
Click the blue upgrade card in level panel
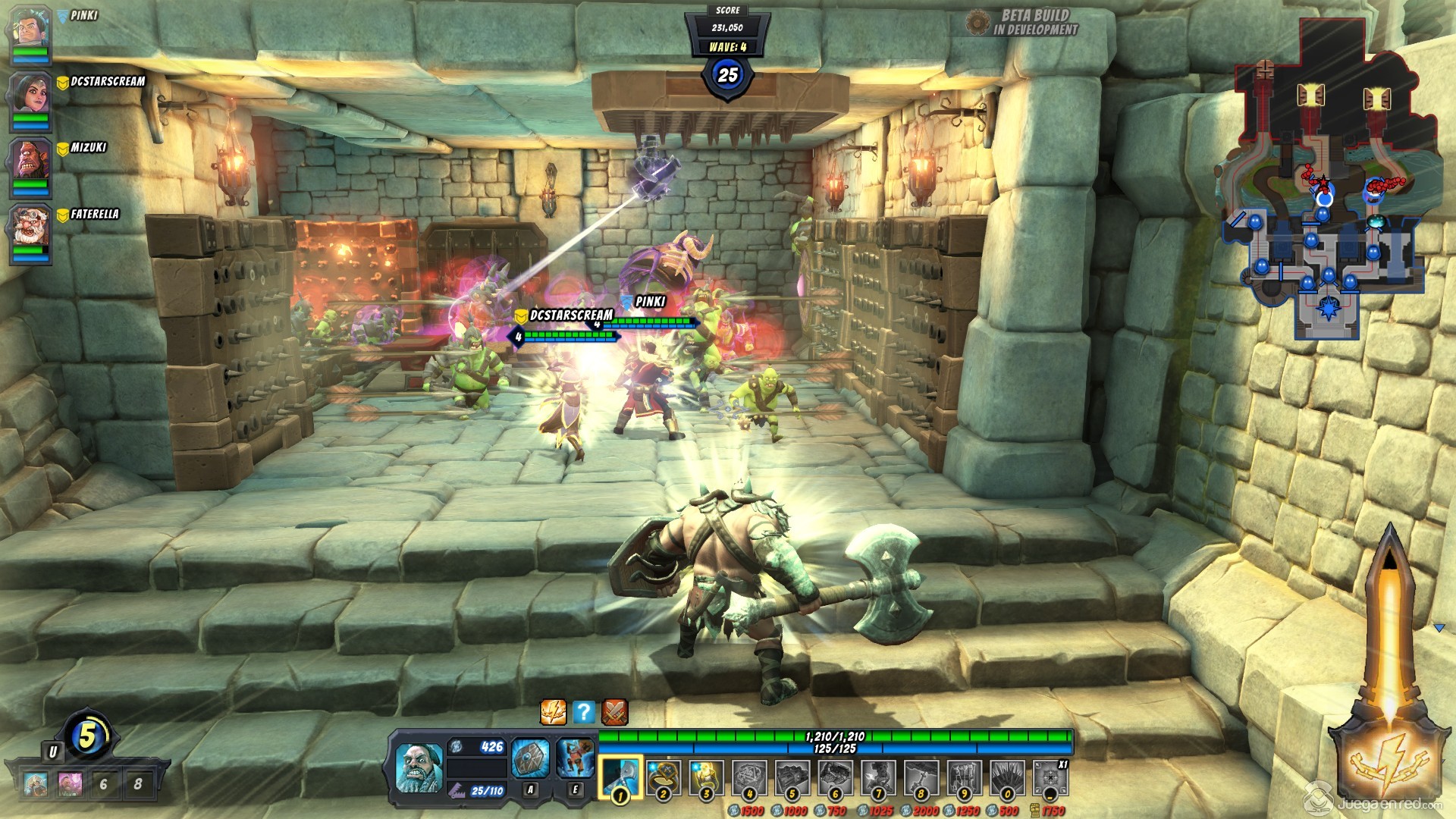point(36,783)
